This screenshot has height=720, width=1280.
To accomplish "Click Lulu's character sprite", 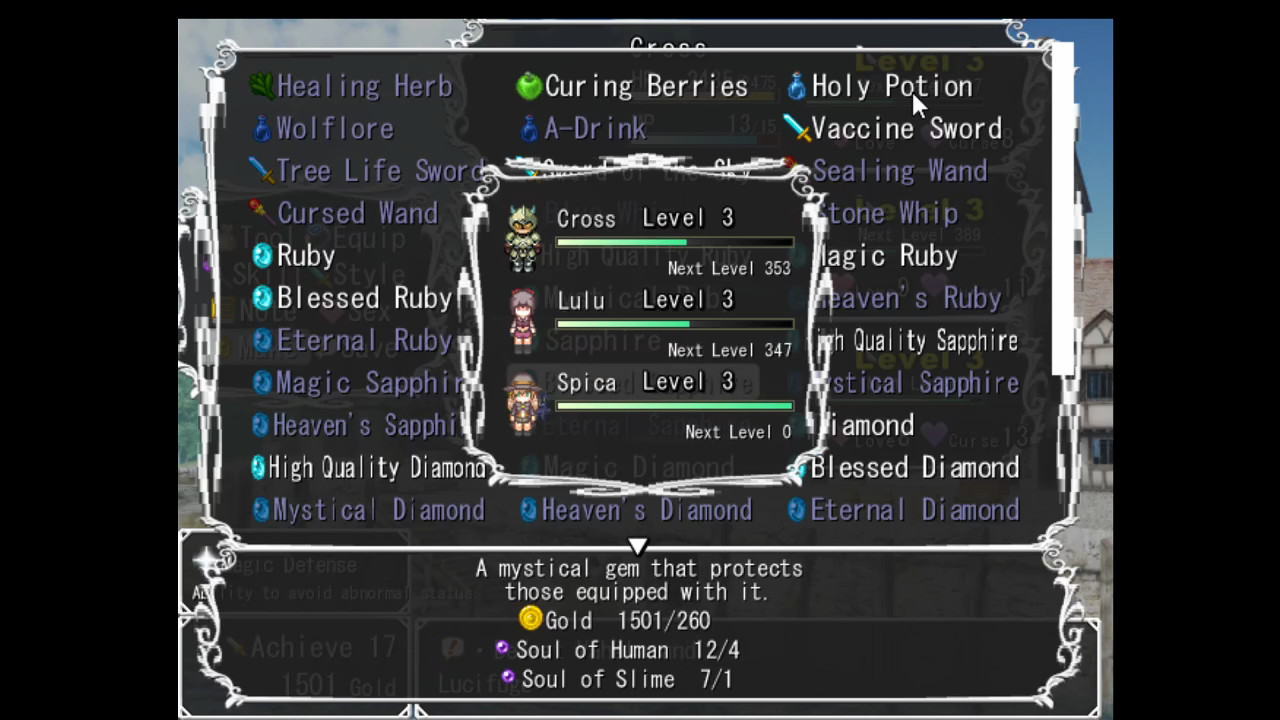I will pos(524,322).
